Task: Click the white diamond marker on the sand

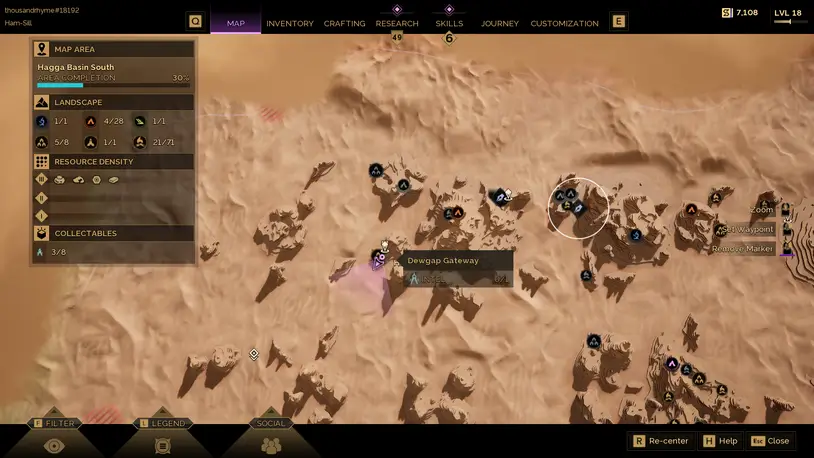Action: pos(254,354)
